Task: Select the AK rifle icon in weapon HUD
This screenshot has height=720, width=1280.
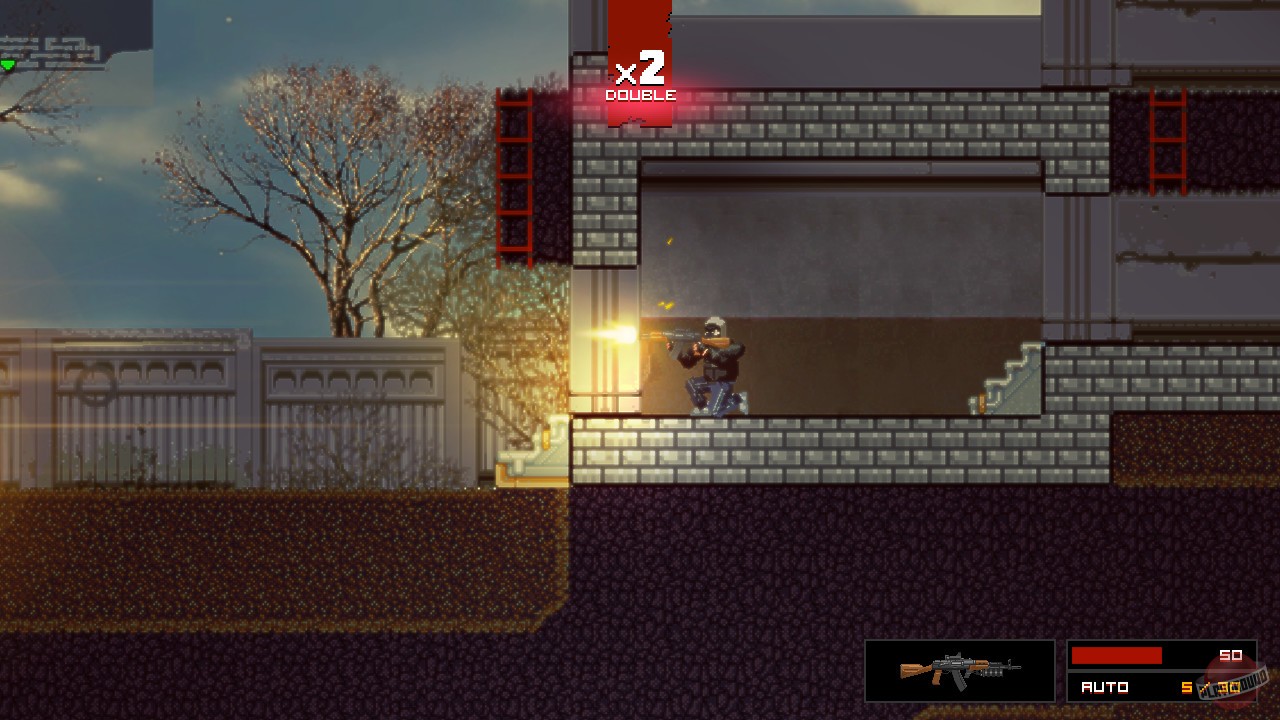Action: click(x=958, y=668)
